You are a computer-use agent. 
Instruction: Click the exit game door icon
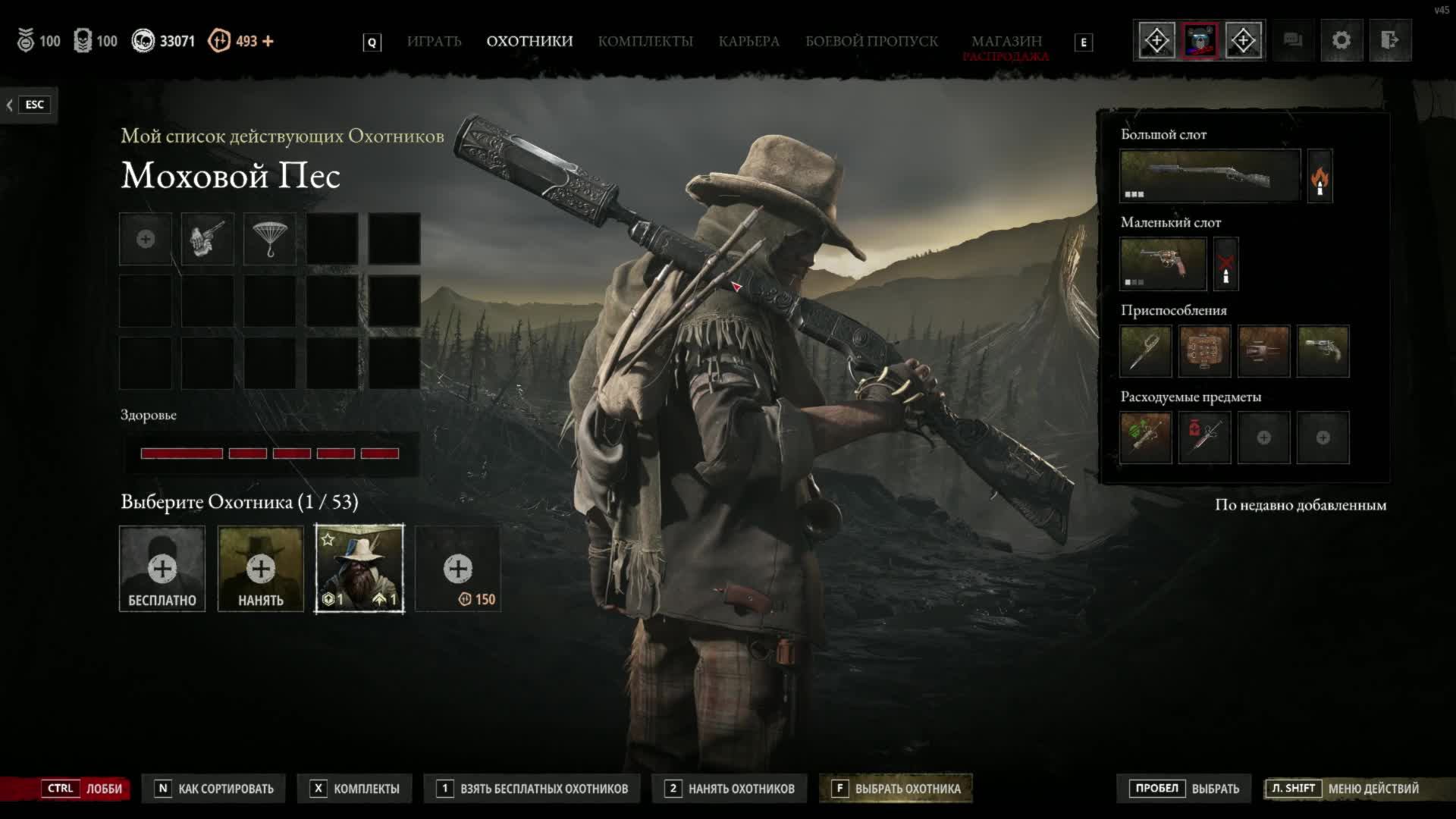[x=1389, y=40]
